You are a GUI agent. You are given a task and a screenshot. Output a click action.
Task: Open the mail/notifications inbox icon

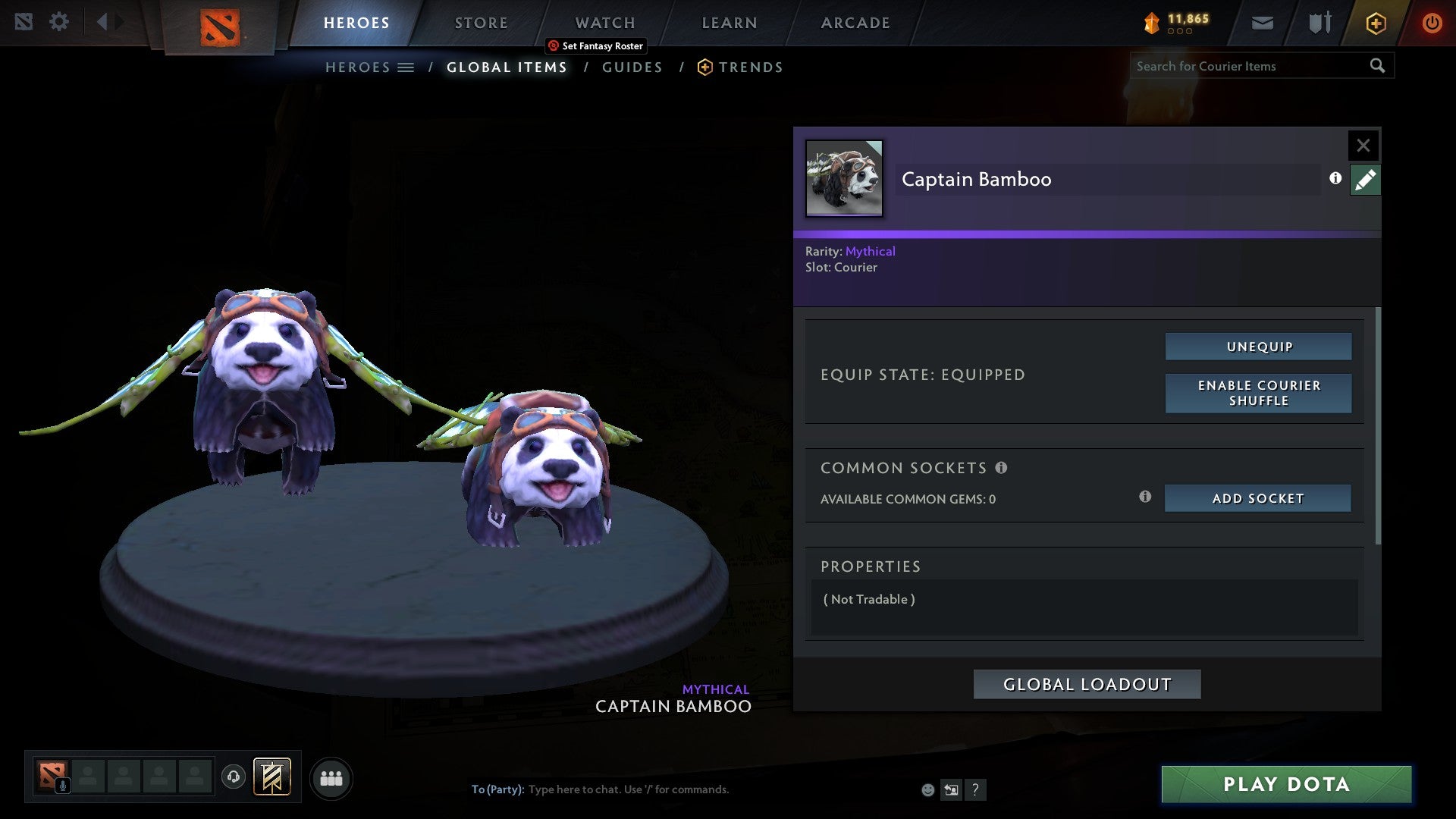point(1262,23)
